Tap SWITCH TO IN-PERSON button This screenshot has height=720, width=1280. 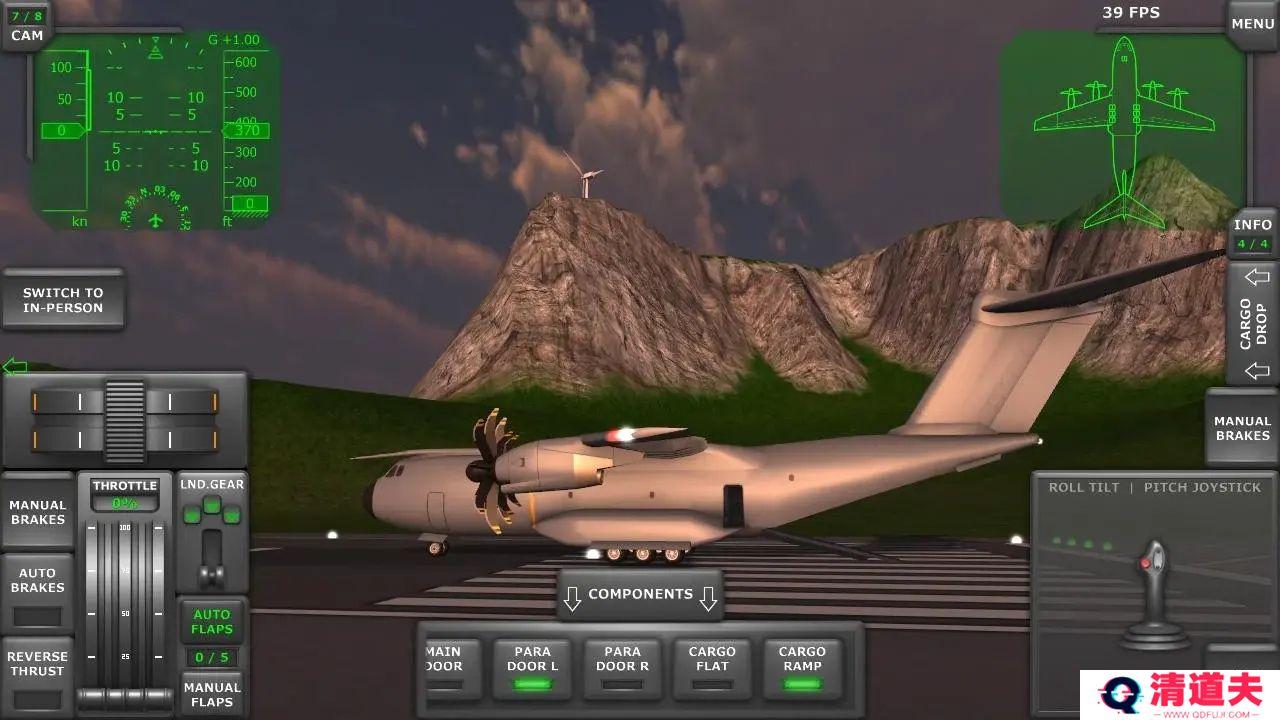click(x=63, y=300)
